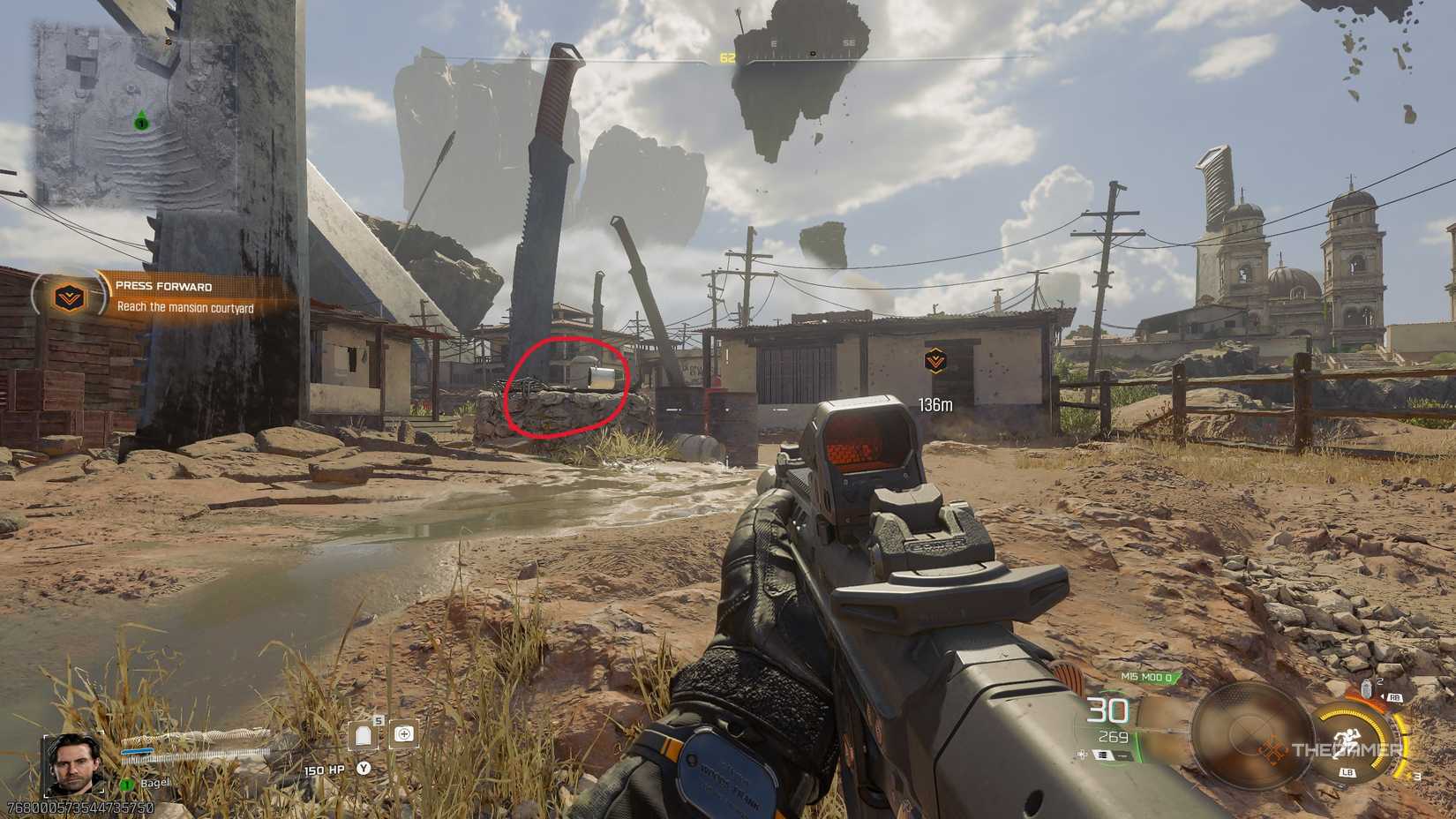
Task: Click the grenade icon showing 2 count
Action: click(x=1366, y=689)
